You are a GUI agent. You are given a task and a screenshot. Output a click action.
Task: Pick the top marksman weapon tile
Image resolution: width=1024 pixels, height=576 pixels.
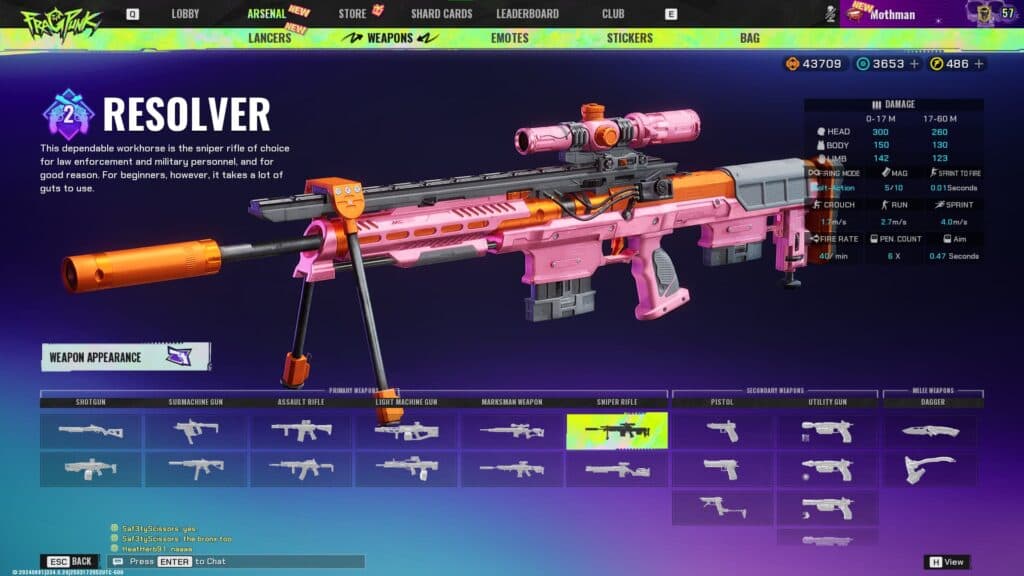coord(511,430)
